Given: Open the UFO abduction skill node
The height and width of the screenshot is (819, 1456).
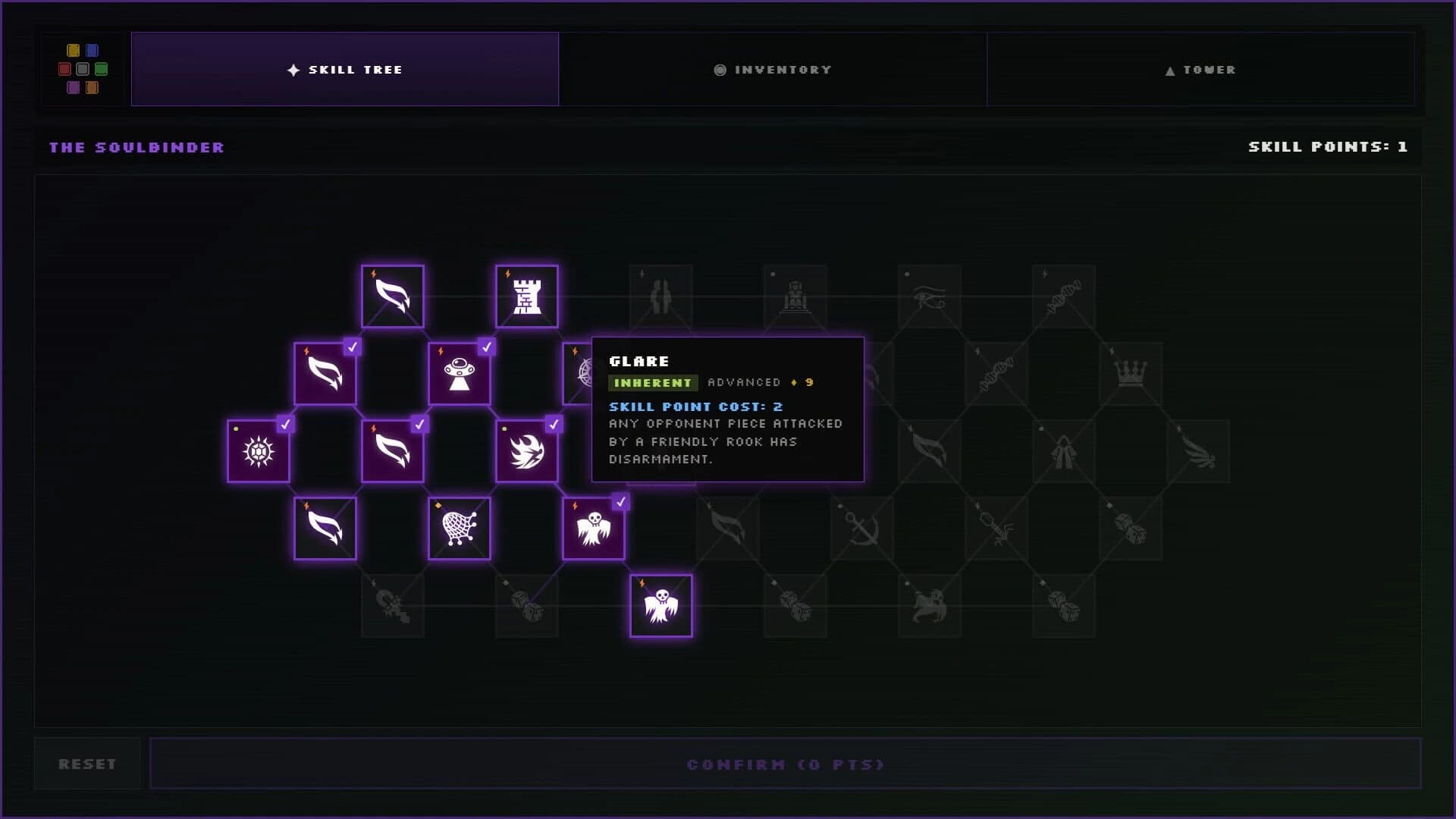Looking at the screenshot, I should click(460, 373).
